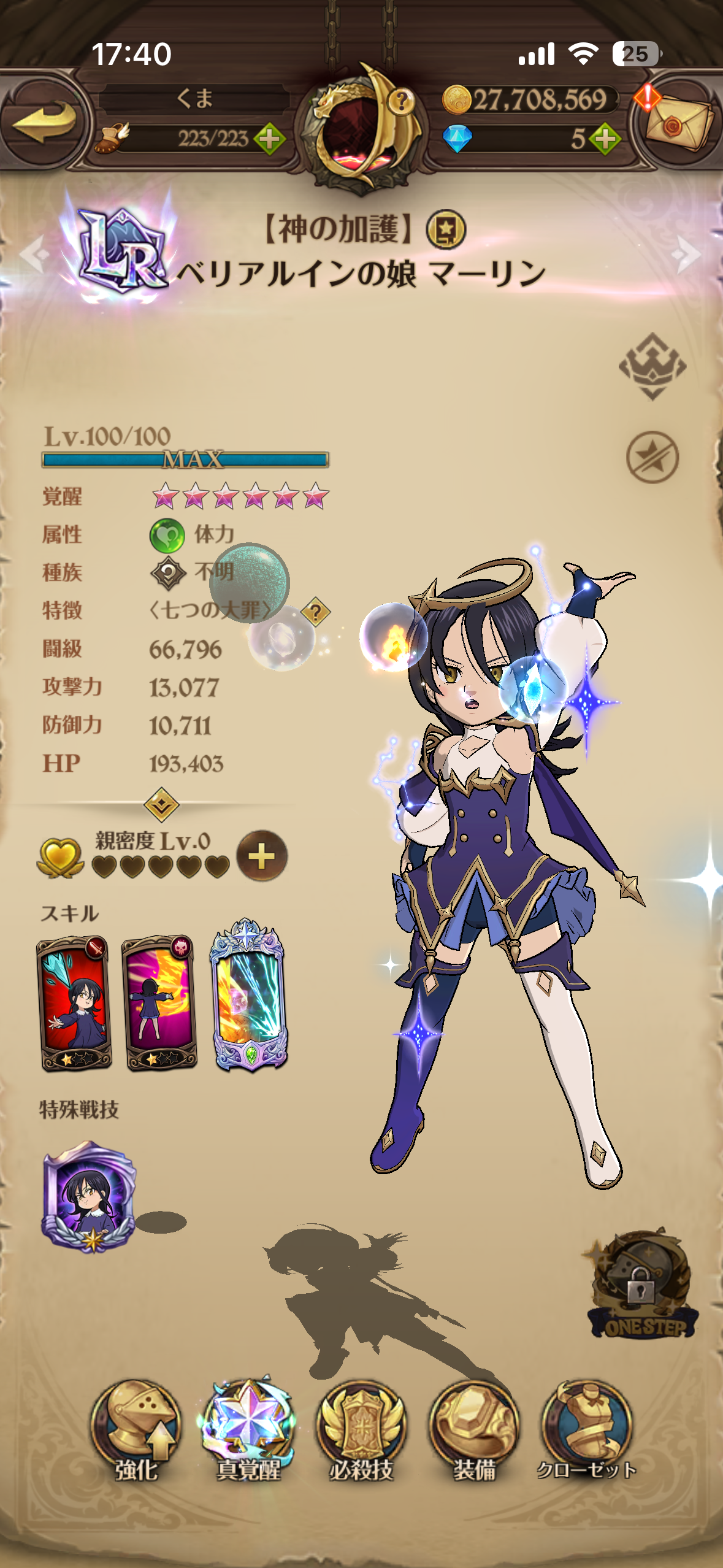View the magenta debuff skill card
The width and height of the screenshot is (723, 1568).
click(159, 1002)
